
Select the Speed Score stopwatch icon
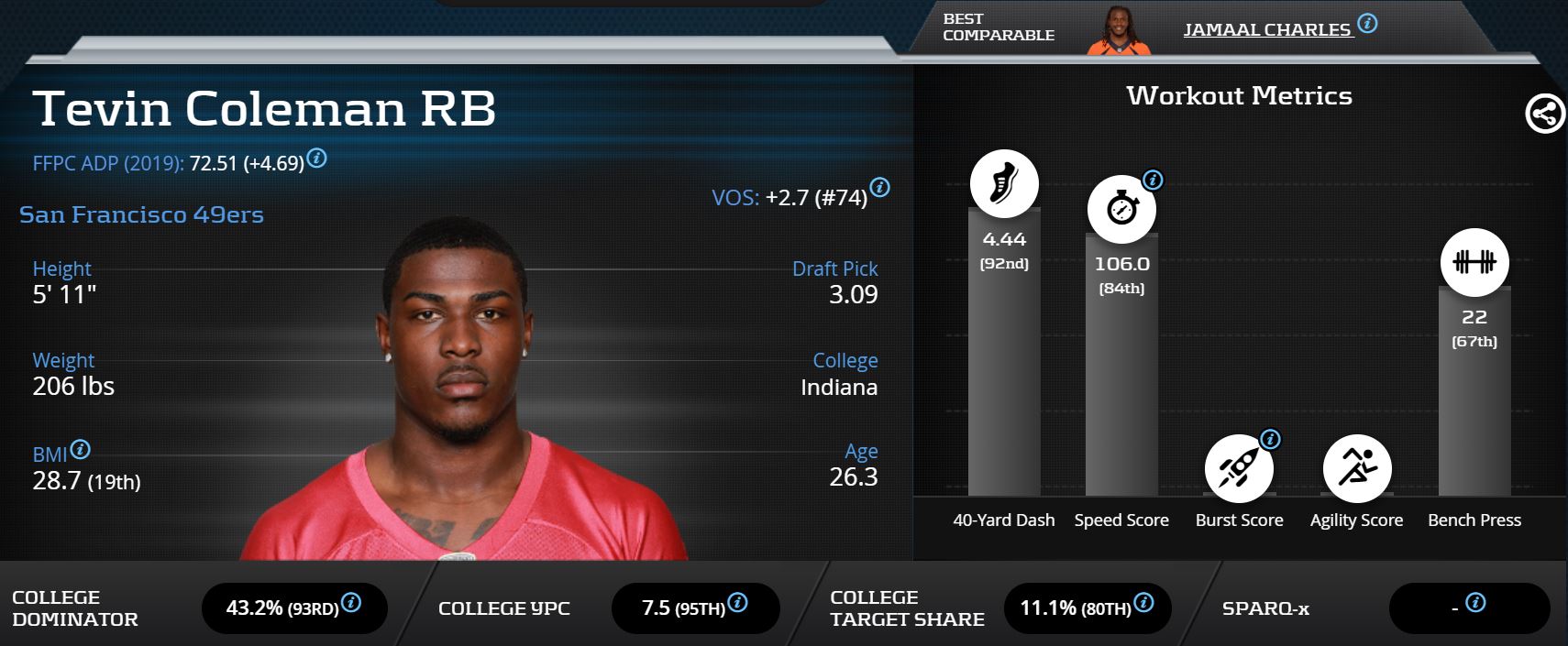(x=1121, y=209)
